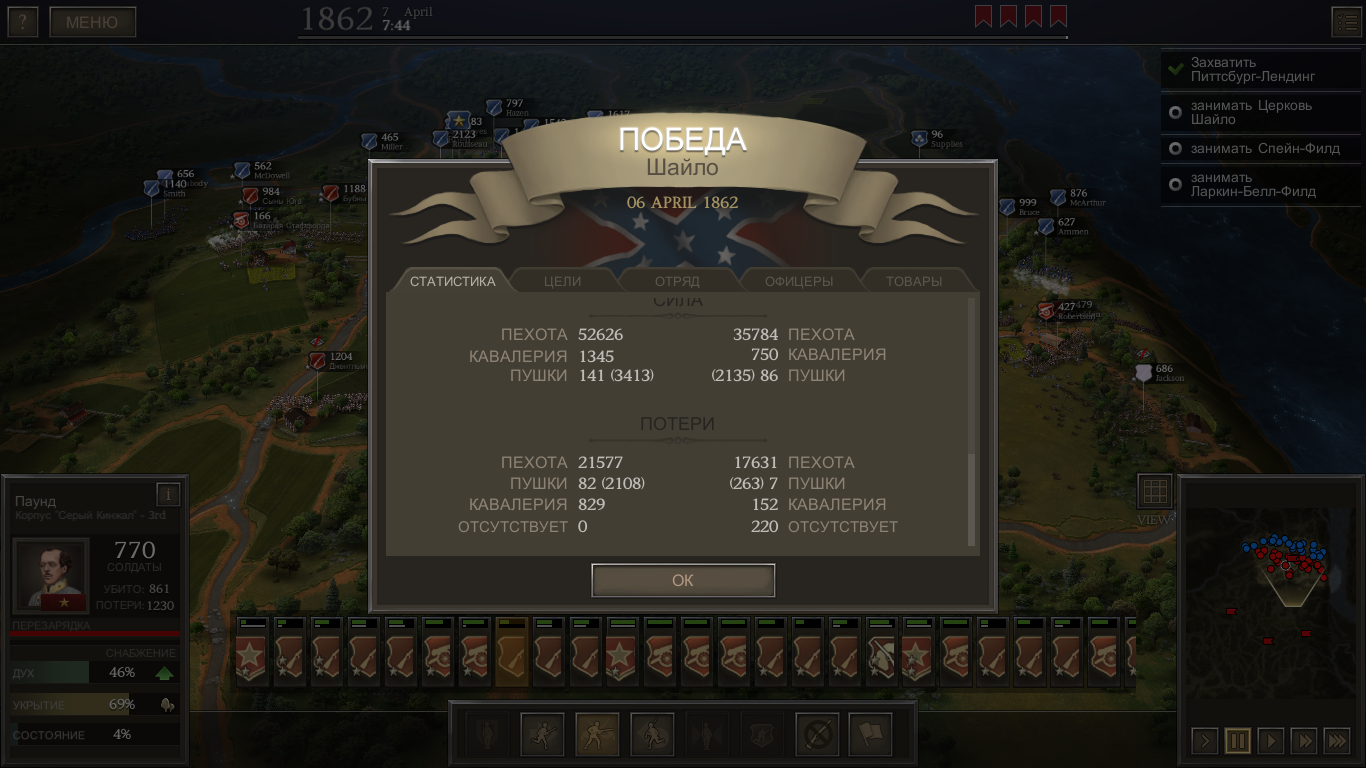View the ТОВАРЫ tab
This screenshot has height=768, width=1366.
[914, 281]
